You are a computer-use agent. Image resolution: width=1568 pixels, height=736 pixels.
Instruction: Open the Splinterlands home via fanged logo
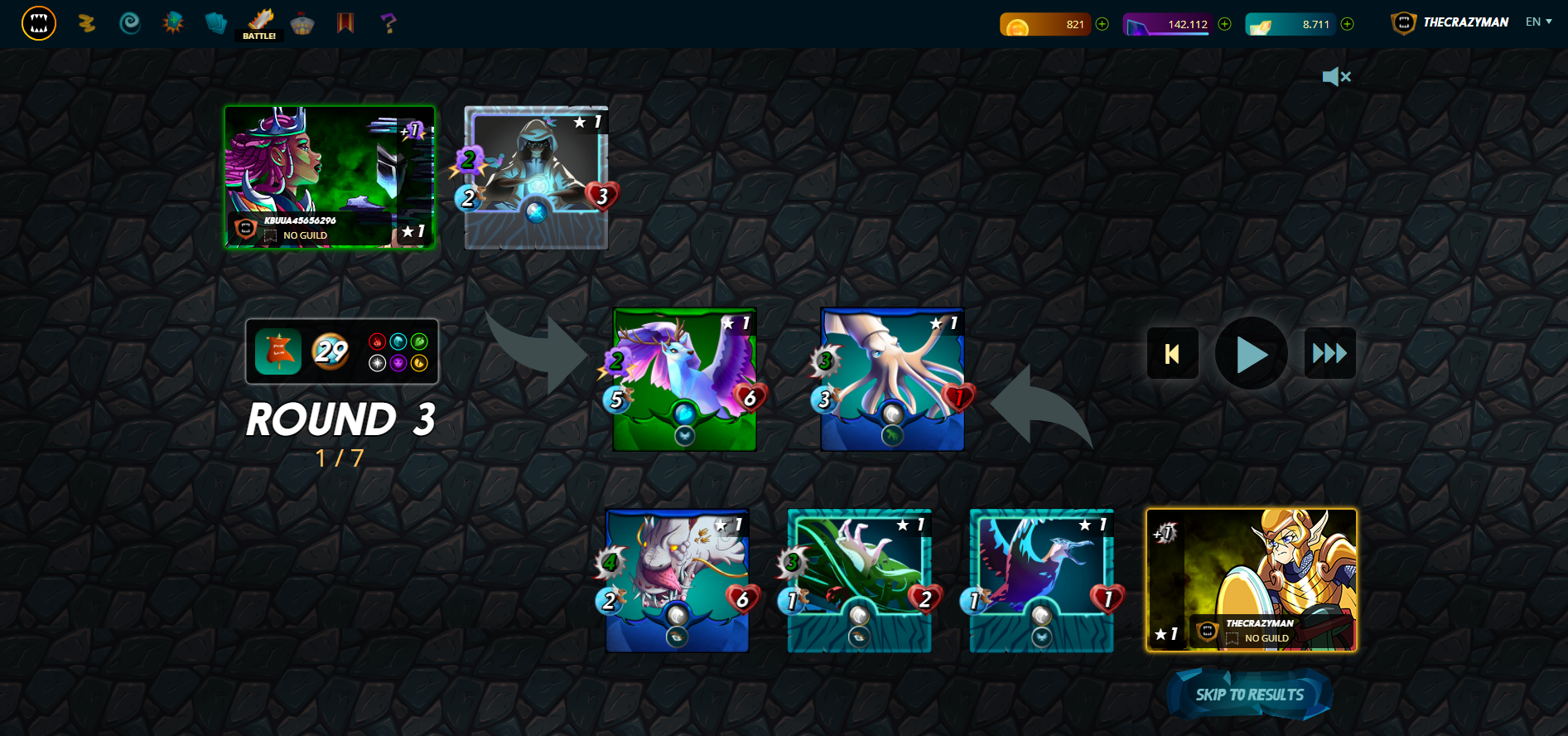[38, 23]
